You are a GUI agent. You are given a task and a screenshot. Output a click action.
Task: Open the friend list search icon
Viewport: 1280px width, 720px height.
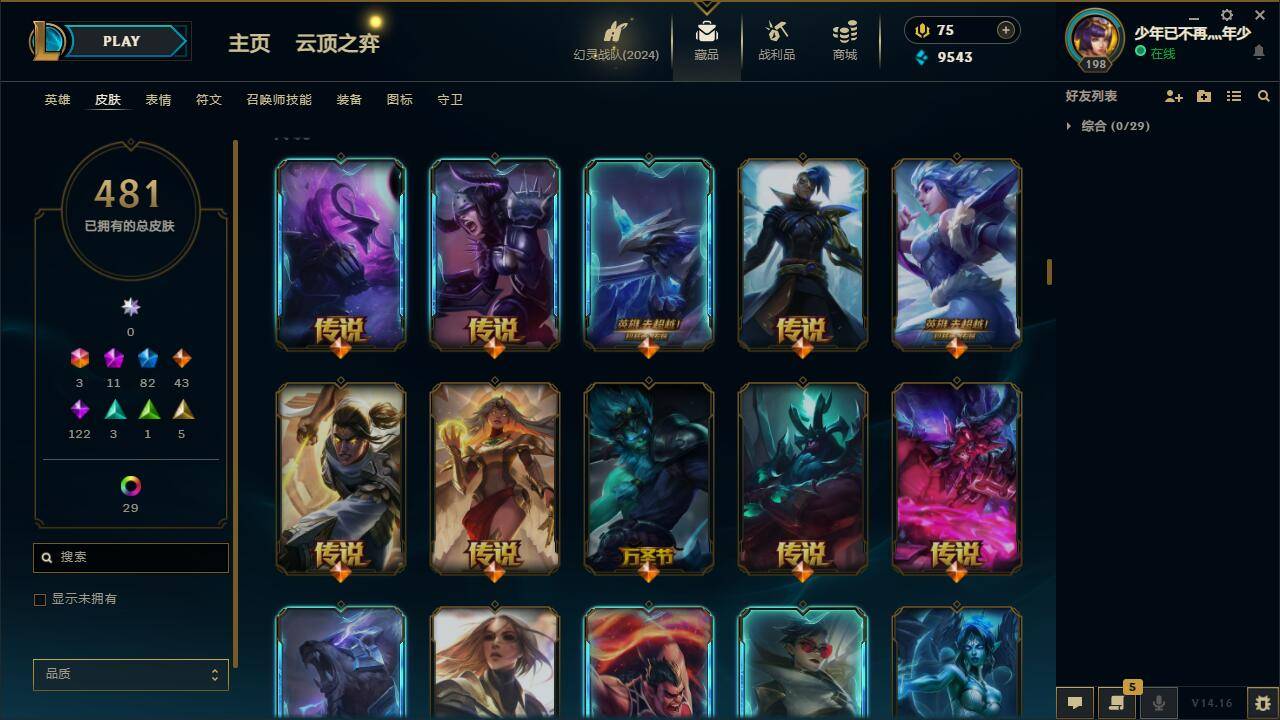1264,96
